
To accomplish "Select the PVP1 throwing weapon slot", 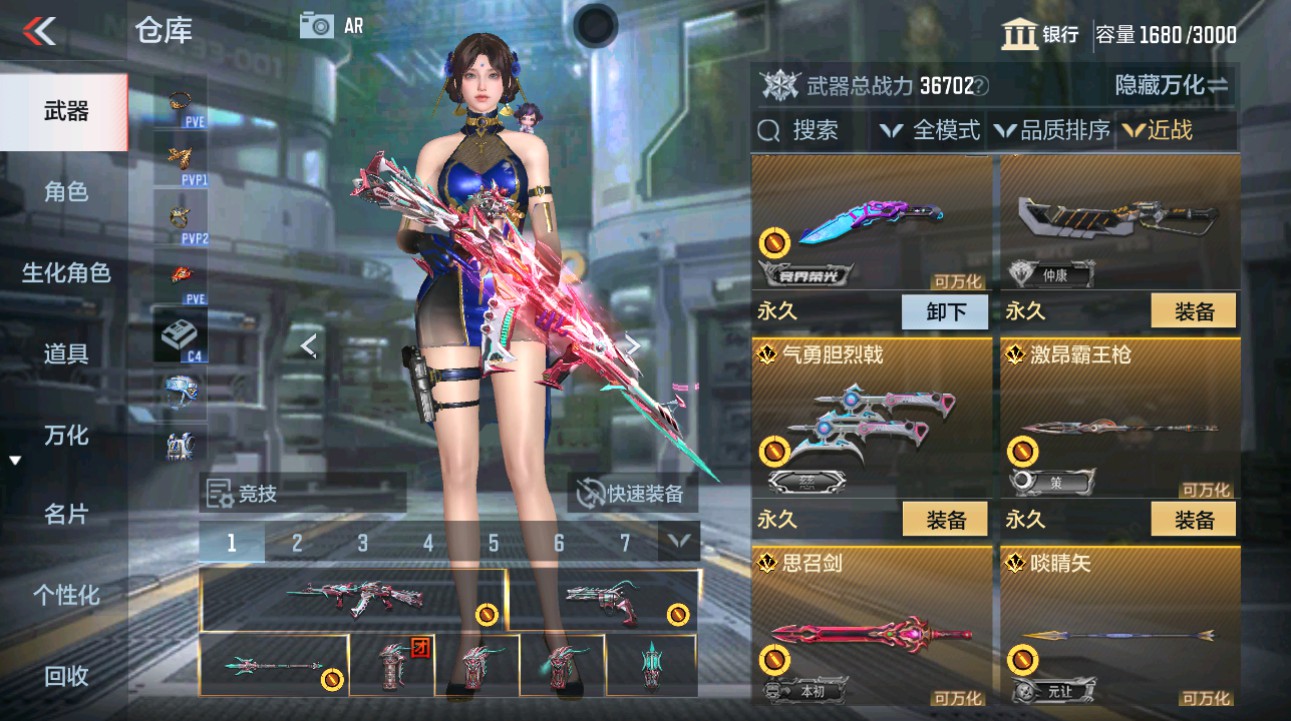I will click(x=180, y=160).
